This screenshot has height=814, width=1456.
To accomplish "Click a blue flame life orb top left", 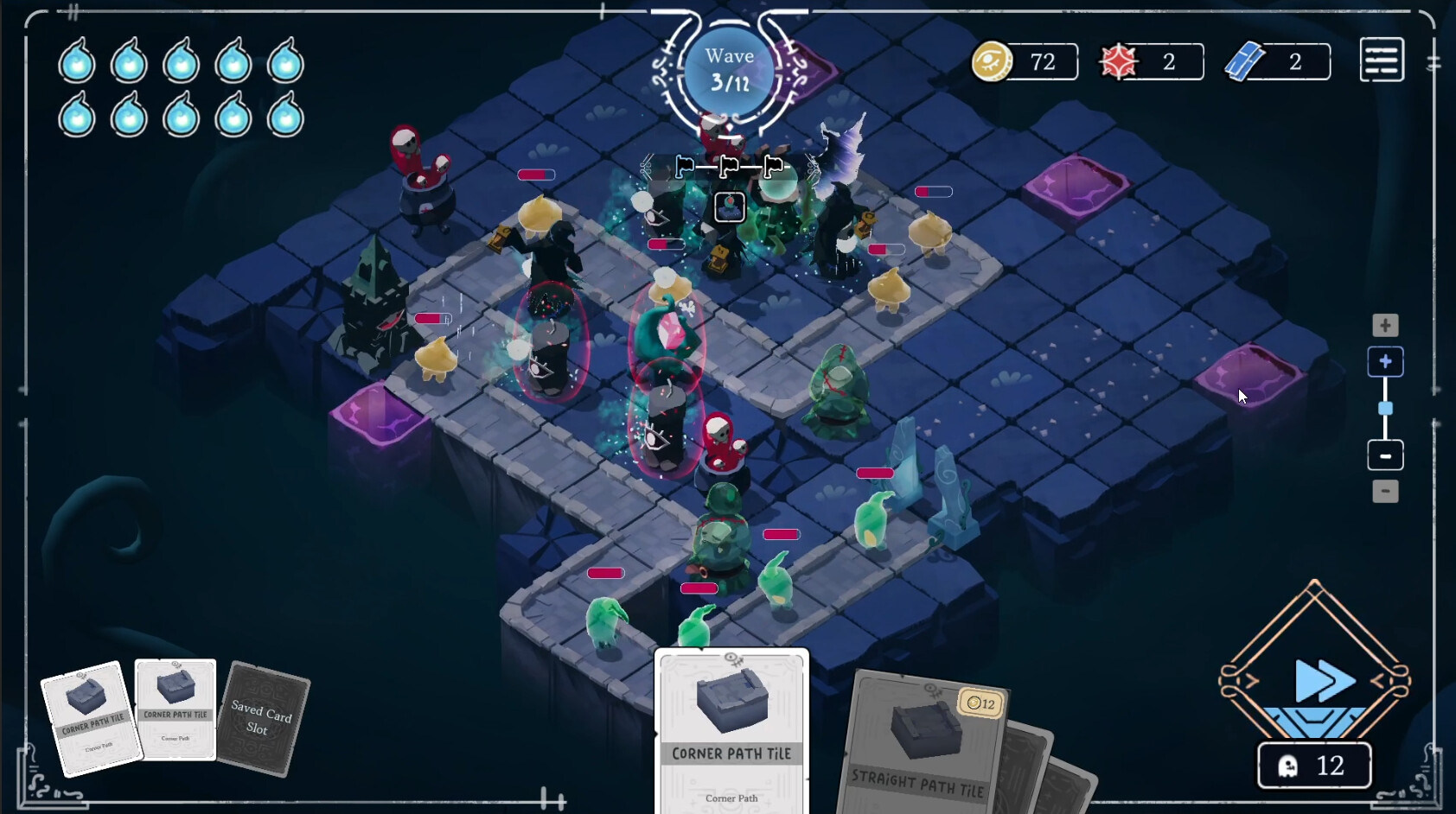I will pyautogui.click(x=77, y=62).
